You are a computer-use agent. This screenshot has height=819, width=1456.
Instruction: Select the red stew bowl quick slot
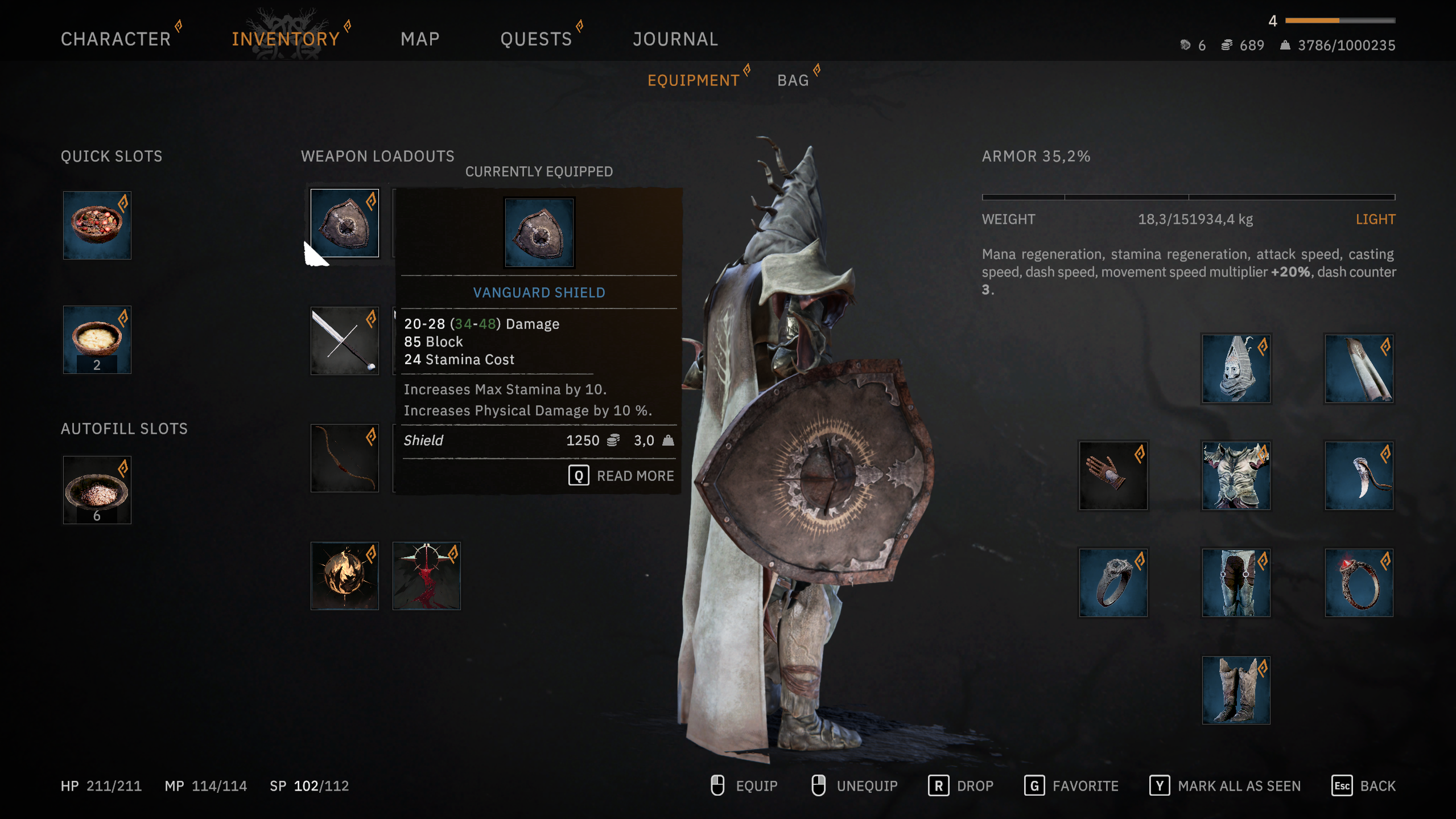coord(97,225)
